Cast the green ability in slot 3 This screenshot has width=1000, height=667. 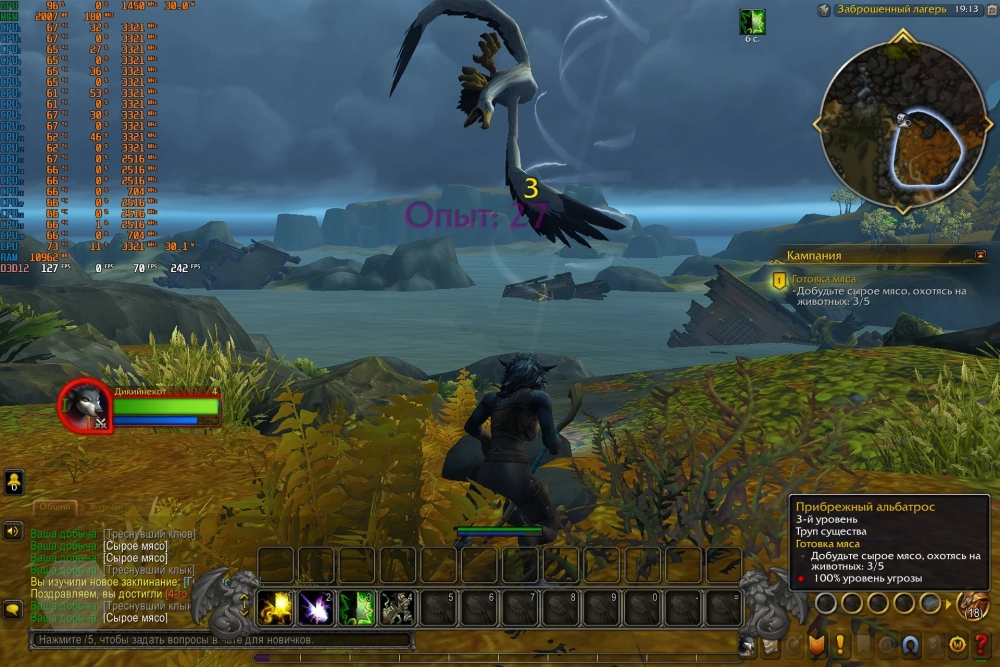tap(357, 607)
